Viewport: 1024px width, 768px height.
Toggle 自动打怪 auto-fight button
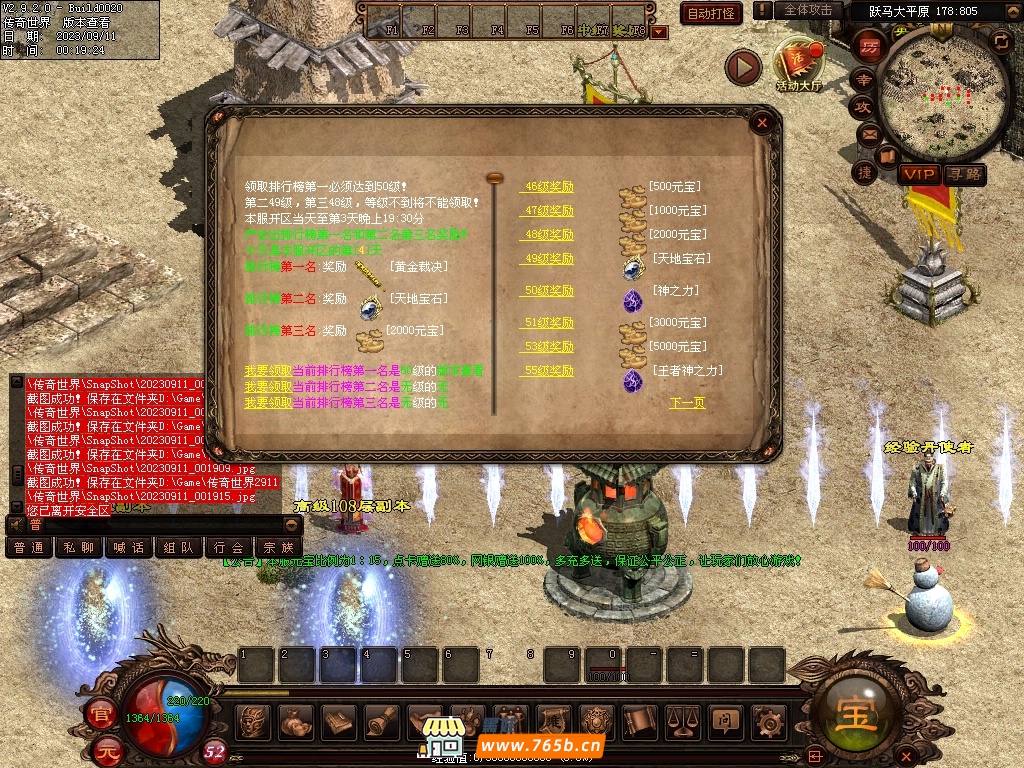(x=711, y=13)
